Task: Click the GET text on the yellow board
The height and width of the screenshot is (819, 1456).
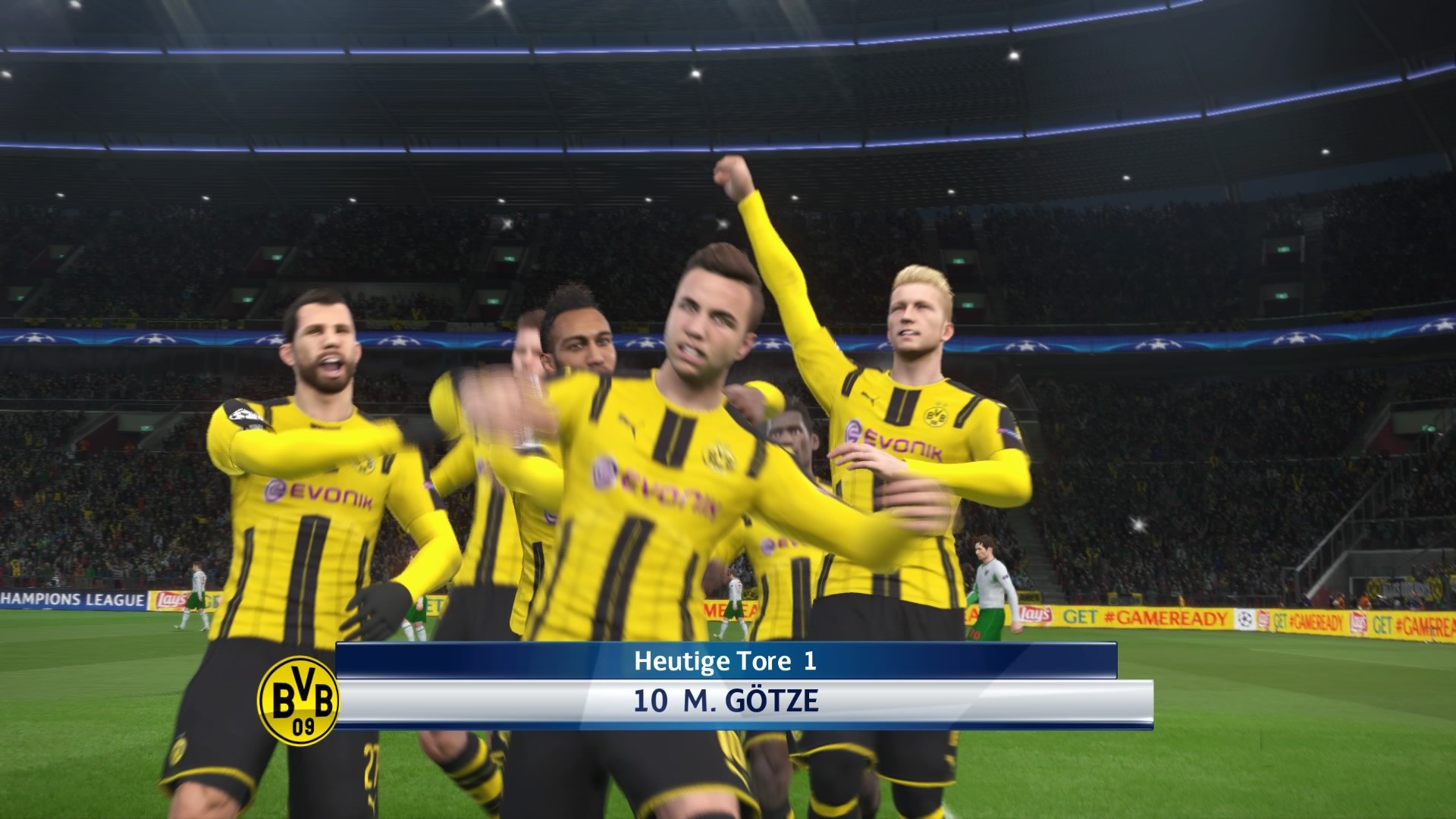Action: pos(1081,616)
